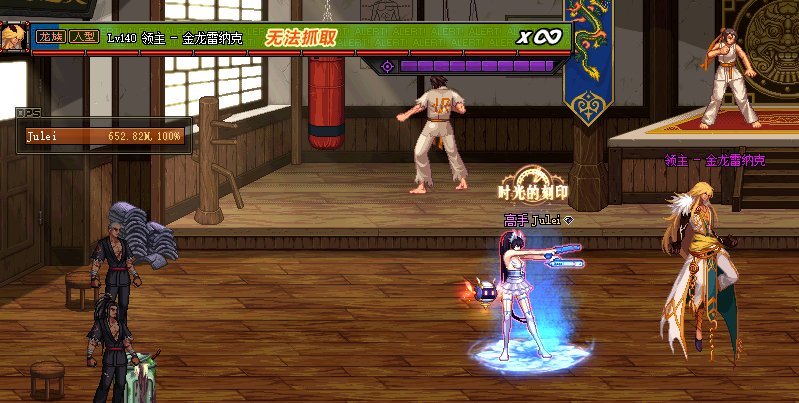
Task: Select the 龙族 type tag
Action: [50, 36]
